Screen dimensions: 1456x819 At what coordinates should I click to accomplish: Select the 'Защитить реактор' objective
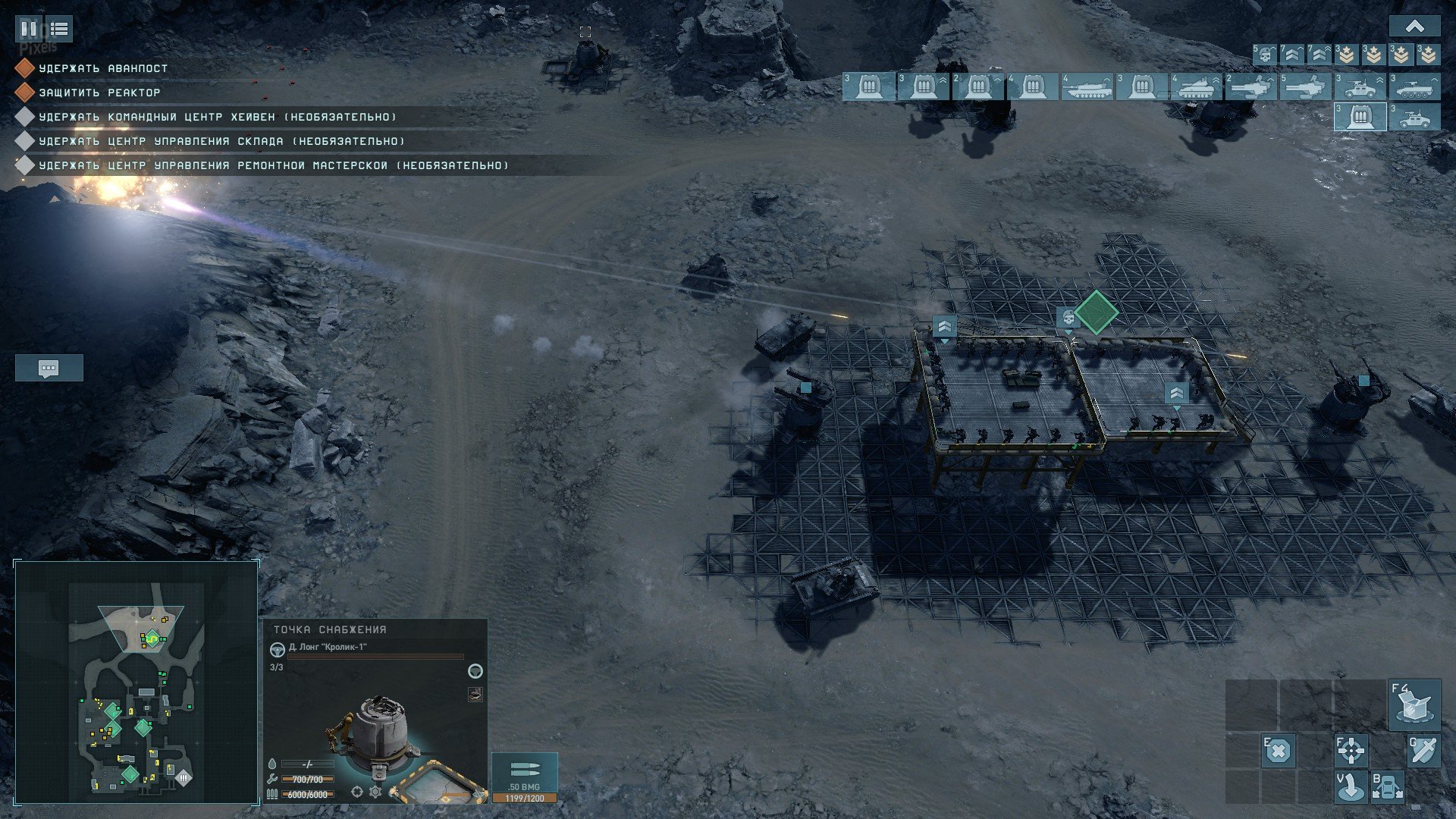pyautogui.click(x=99, y=93)
